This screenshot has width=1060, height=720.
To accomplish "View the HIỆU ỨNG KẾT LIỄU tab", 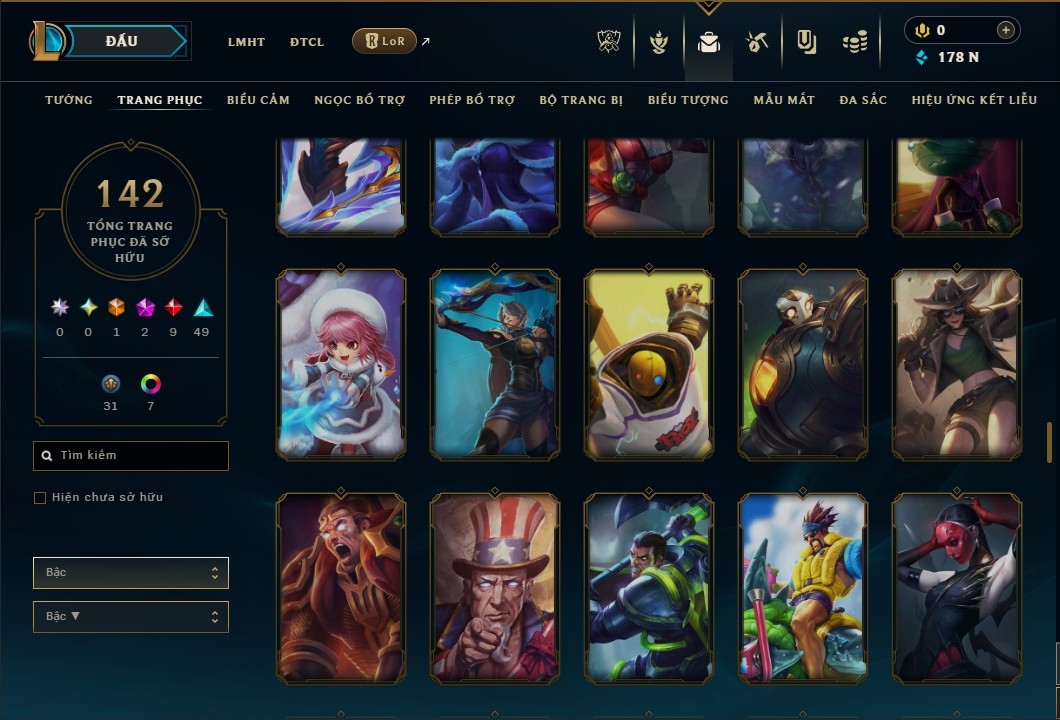I will click(974, 100).
